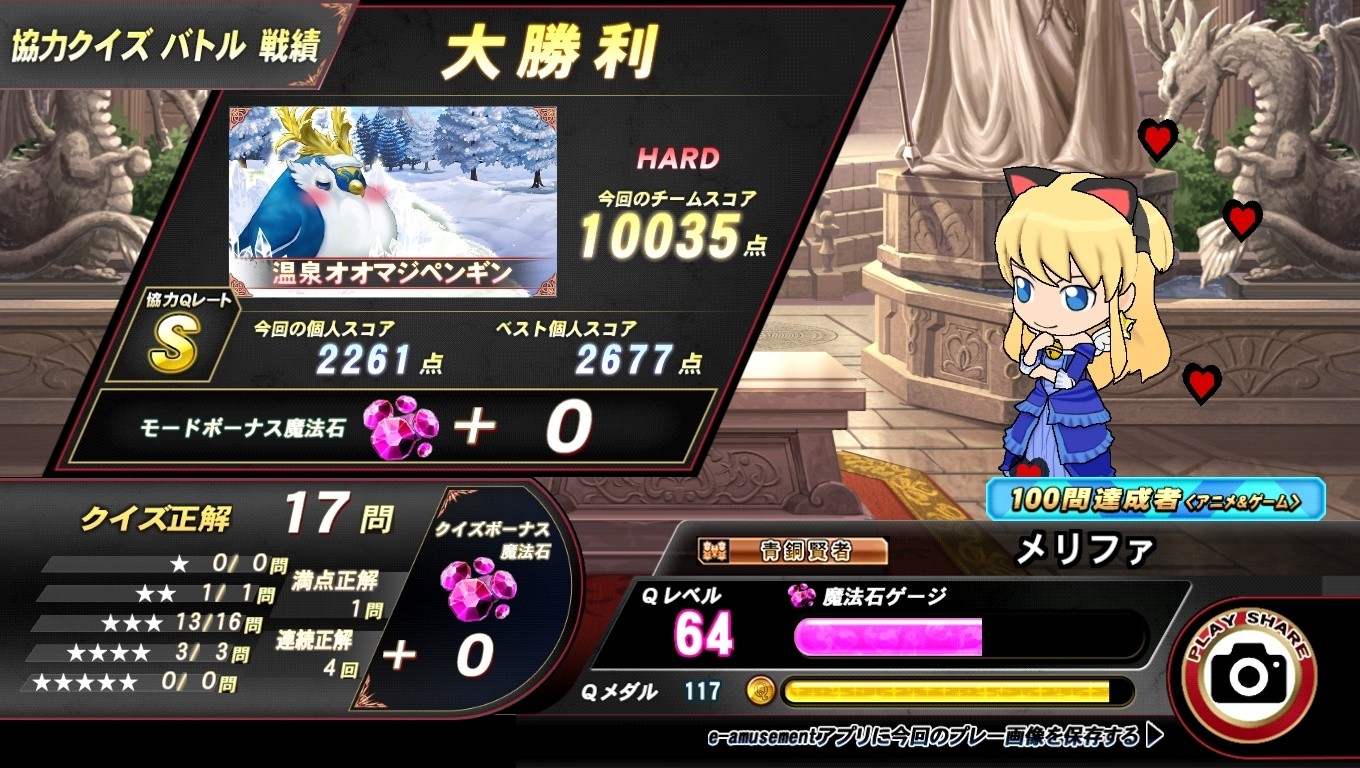The width and height of the screenshot is (1360, 768).
Task: Toggle the HARD difficulty label
Action: 678,158
